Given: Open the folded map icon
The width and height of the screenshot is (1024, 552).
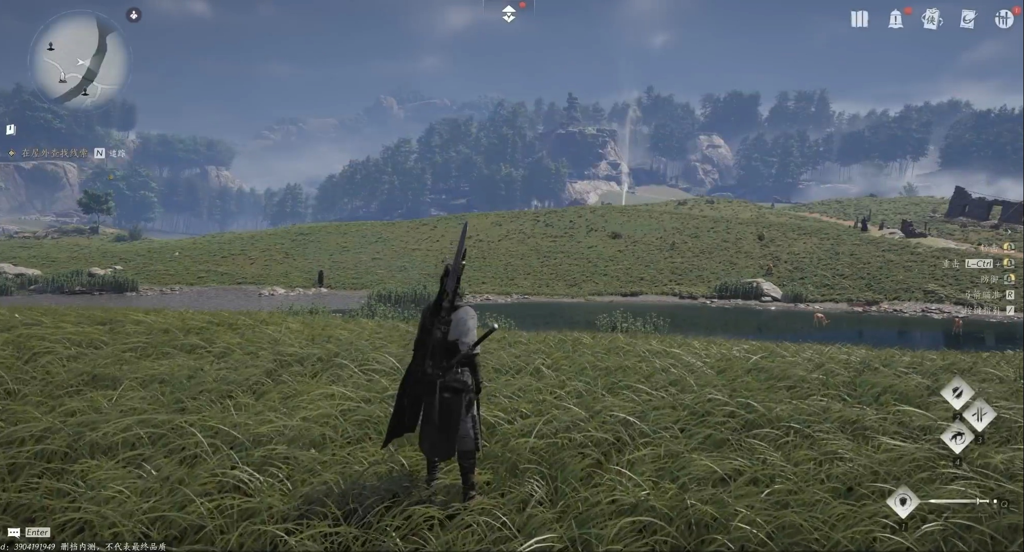Looking at the screenshot, I should pyautogui.click(x=859, y=19).
